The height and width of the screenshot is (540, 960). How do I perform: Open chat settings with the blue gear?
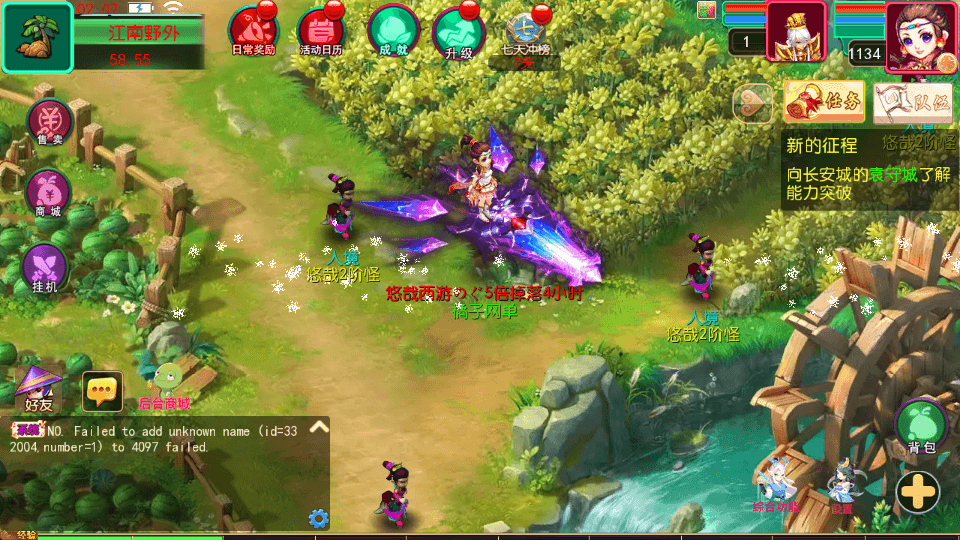point(318,518)
